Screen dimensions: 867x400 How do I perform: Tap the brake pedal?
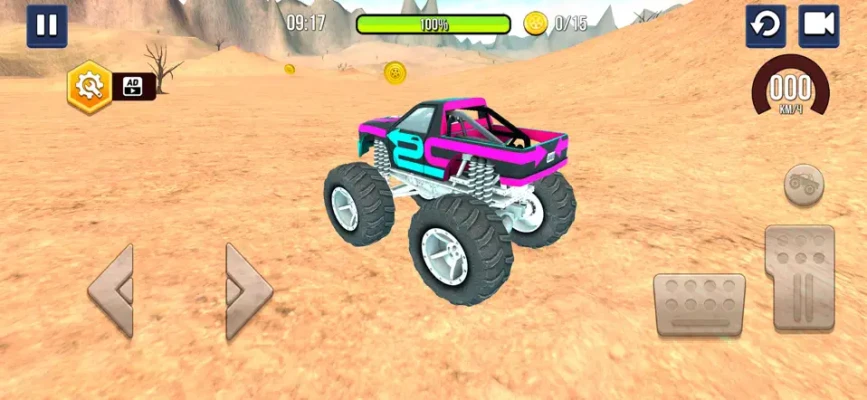(699, 305)
